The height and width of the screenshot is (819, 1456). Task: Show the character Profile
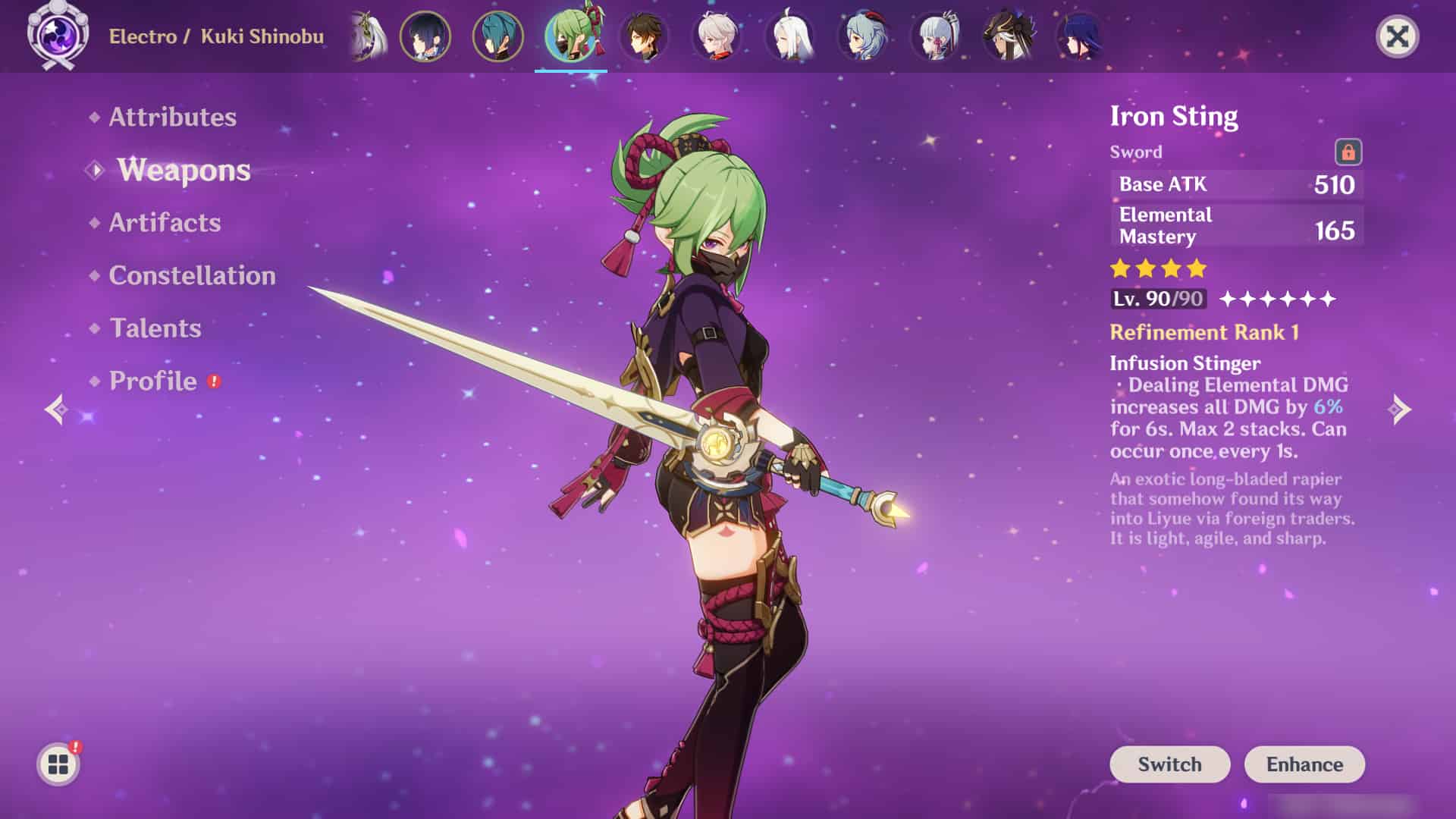tap(153, 381)
